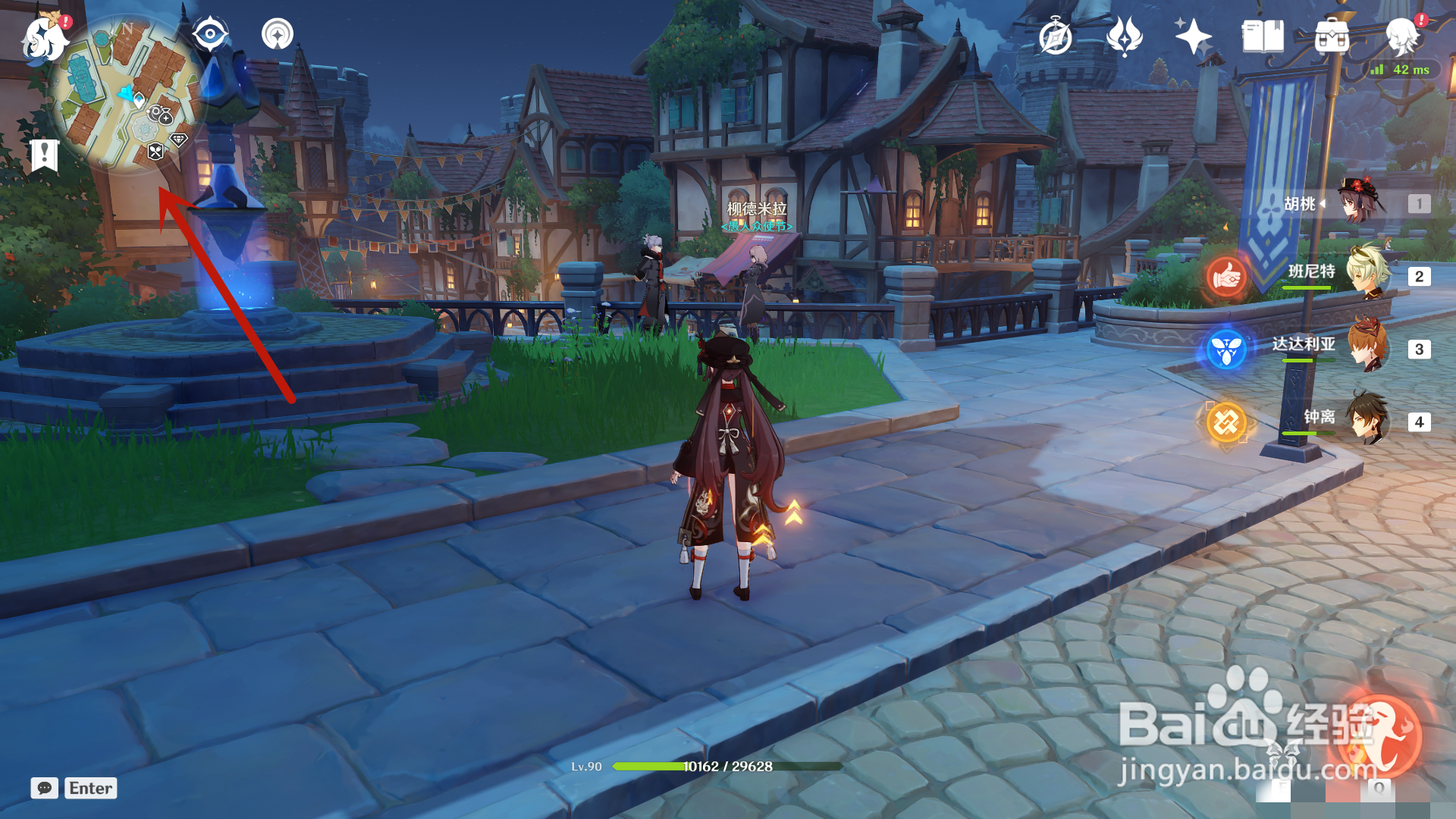Screen dimensions: 1456x819
Task: Activate 钟离's golden elemental burst icon
Action: click(1226, 422)
